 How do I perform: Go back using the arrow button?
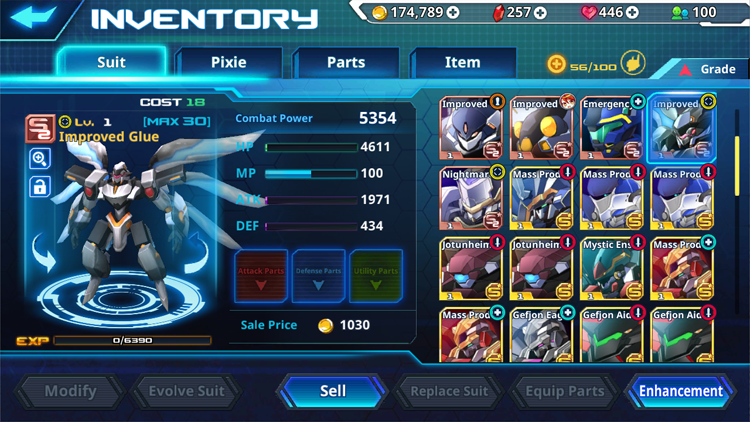pos(34,17)
